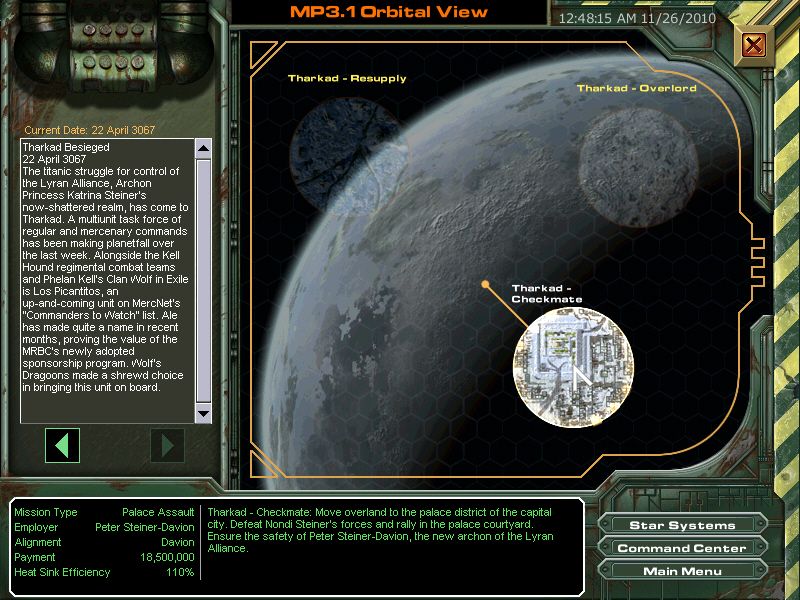Go to the Command Center
The width and height of the screenshot is (800, 600).
click(682, 548)
